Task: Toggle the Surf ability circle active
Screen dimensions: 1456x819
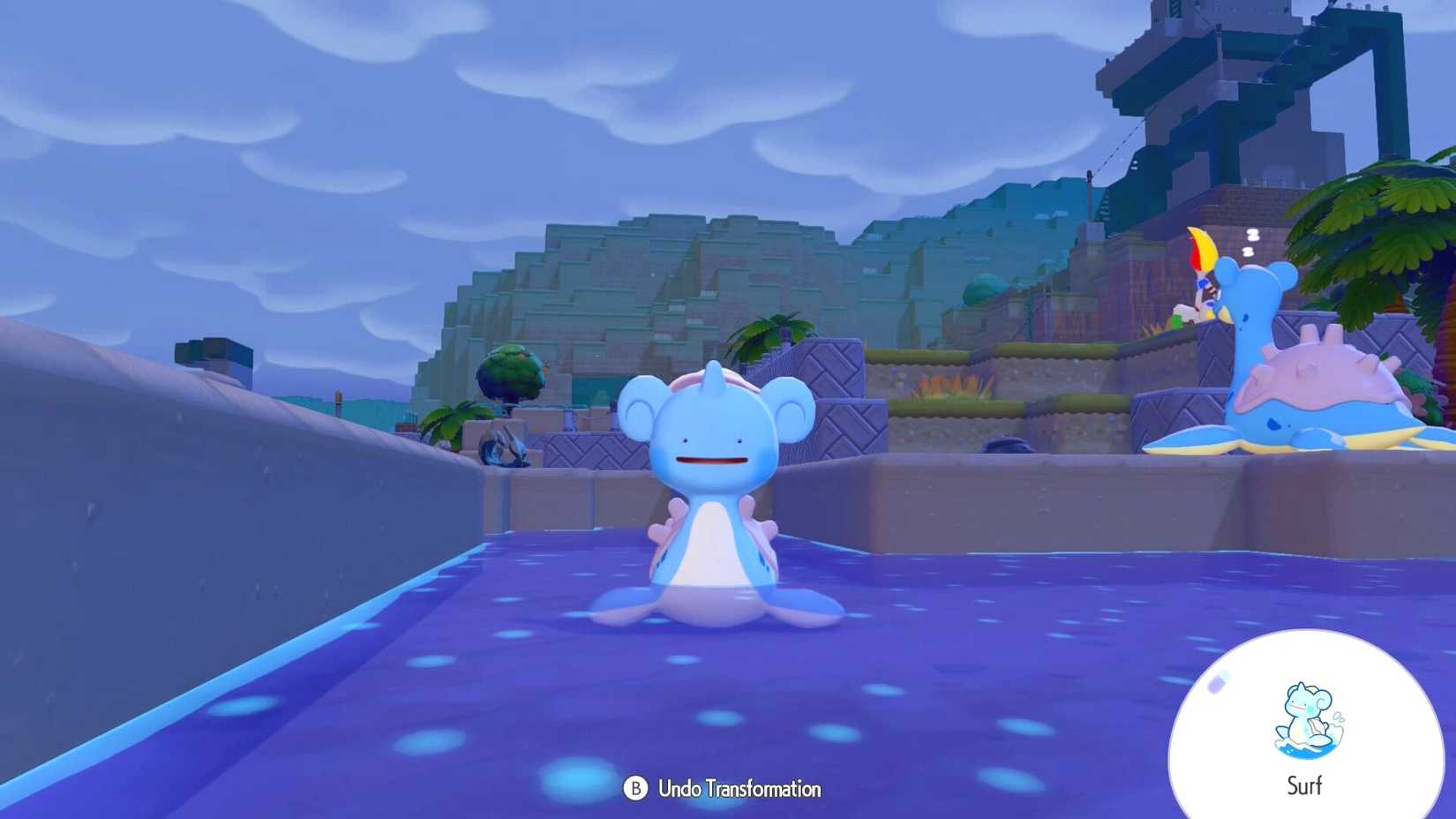Action: 1306,724
